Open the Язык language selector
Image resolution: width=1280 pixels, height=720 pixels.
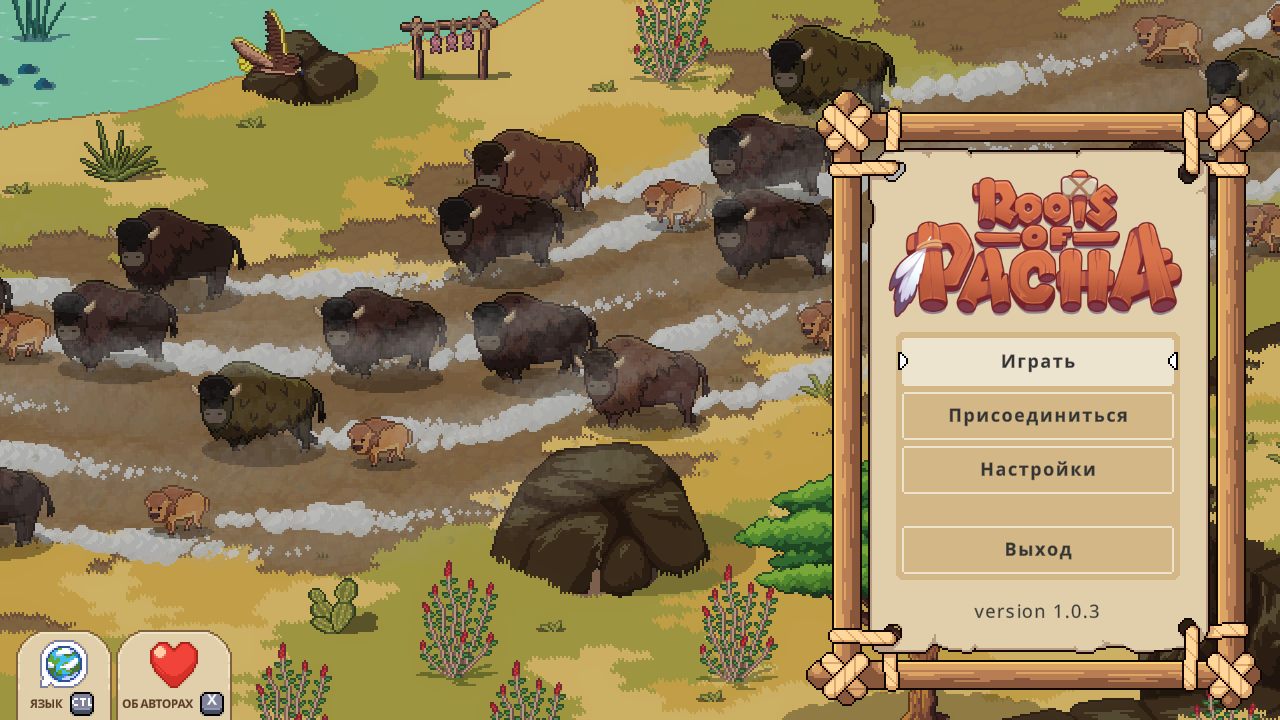pos(64,677)
